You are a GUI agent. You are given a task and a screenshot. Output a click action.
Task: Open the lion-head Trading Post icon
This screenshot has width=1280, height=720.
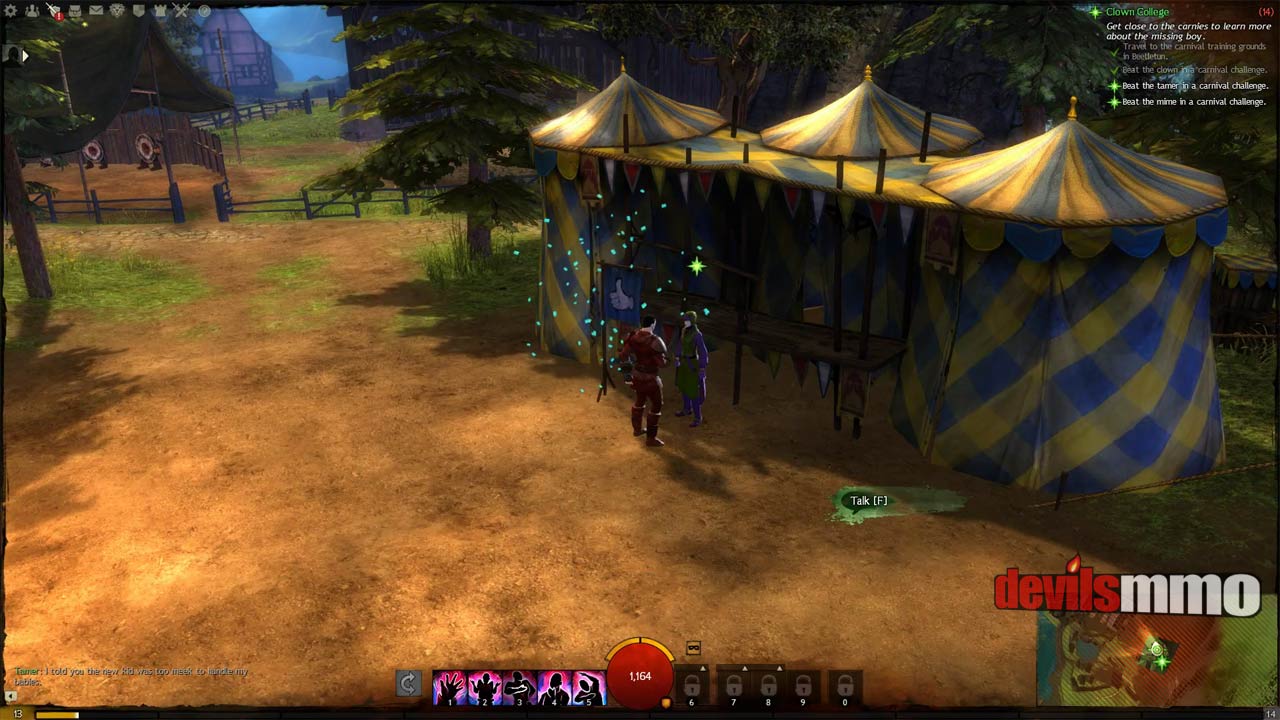(117, 11)
